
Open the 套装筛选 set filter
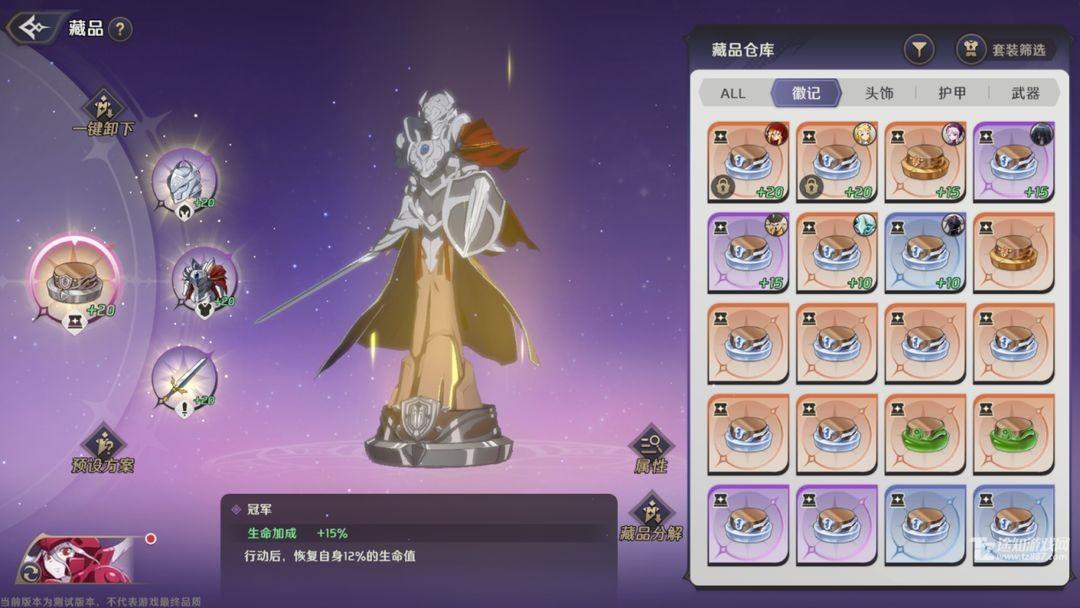(1003, 49)
